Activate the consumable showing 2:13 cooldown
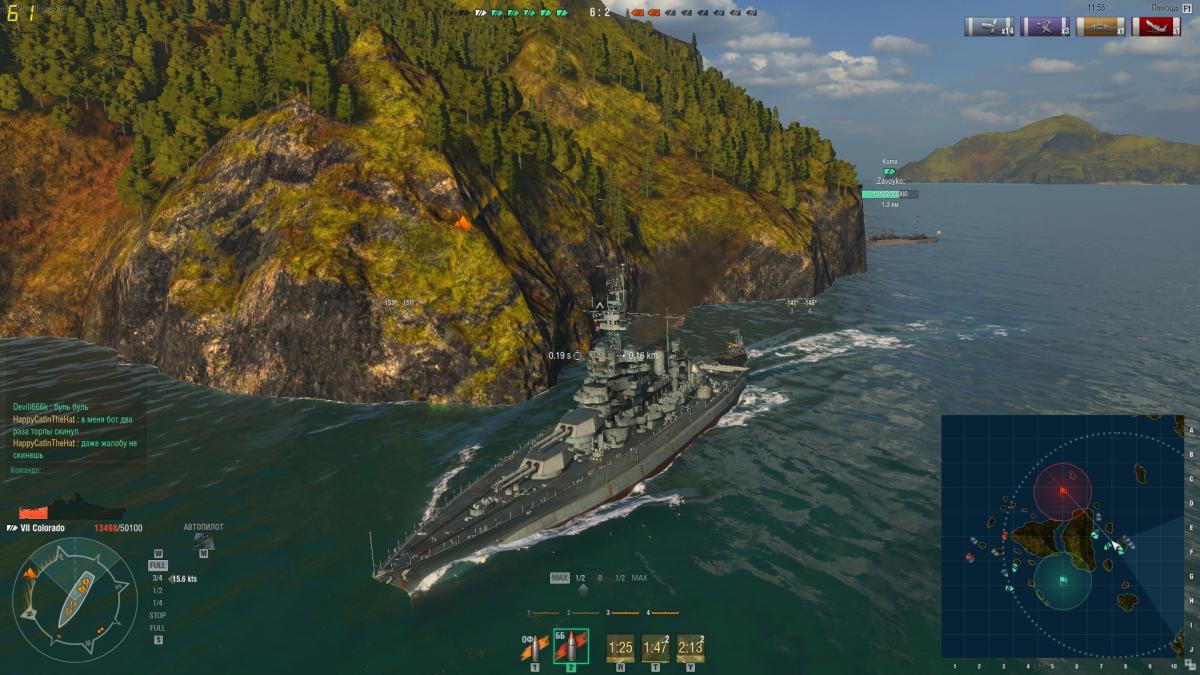This screenshot has width=1200, height=675. point(690,648)
